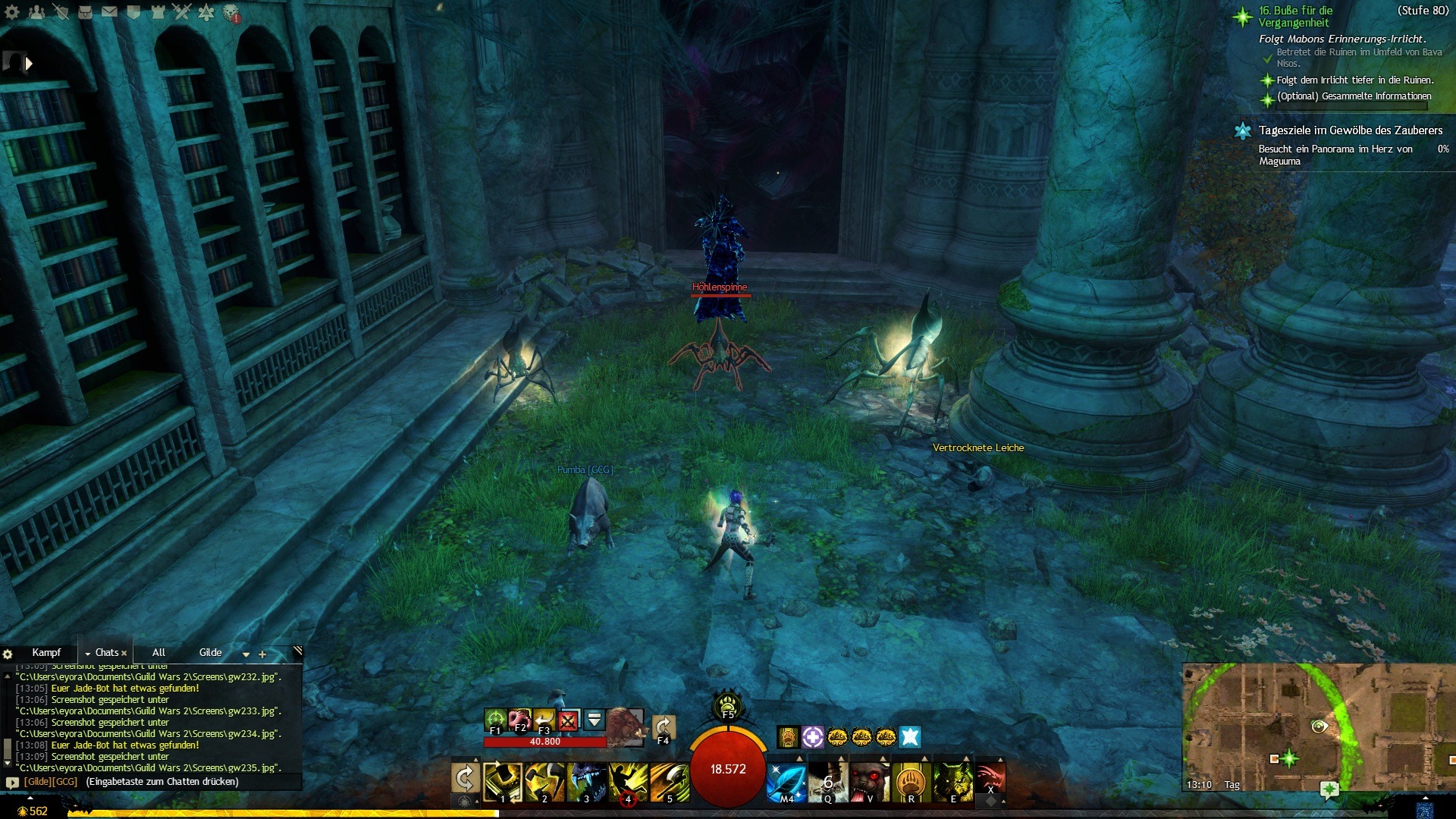Switch to the Kampf chat tab

pyautogui.click(x=46, y=652)
